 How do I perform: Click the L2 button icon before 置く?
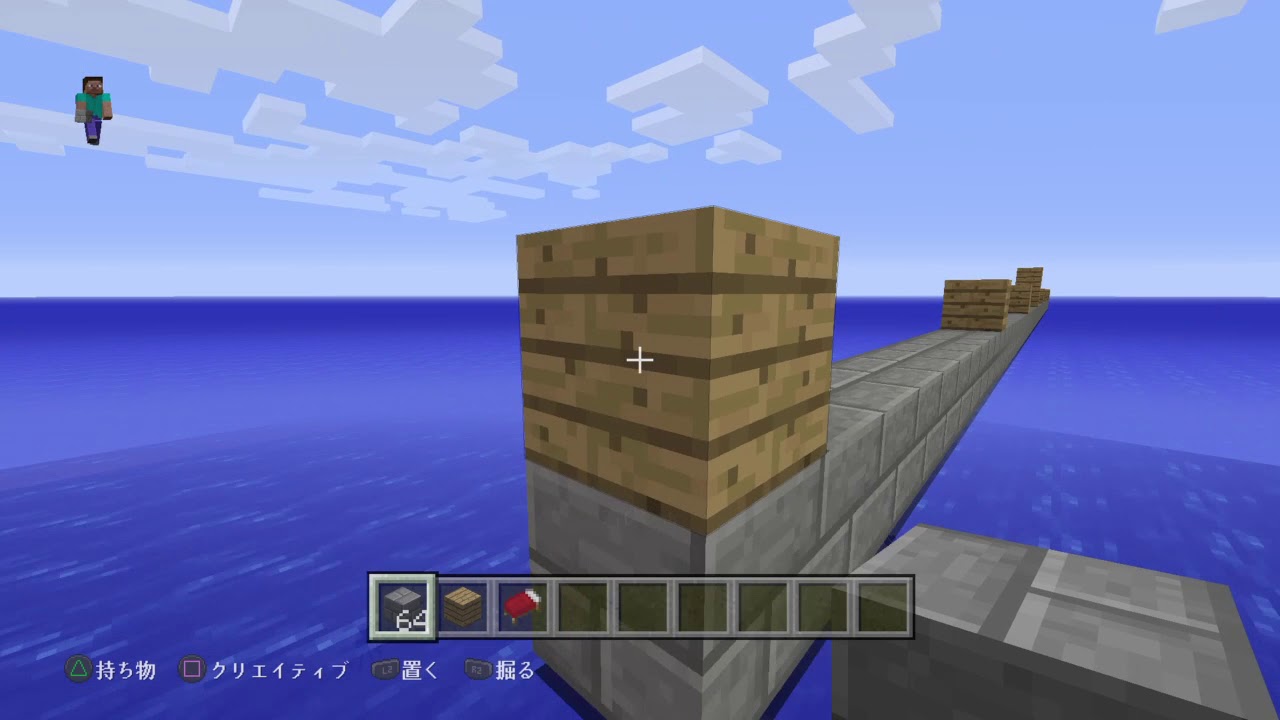[386, 671]
